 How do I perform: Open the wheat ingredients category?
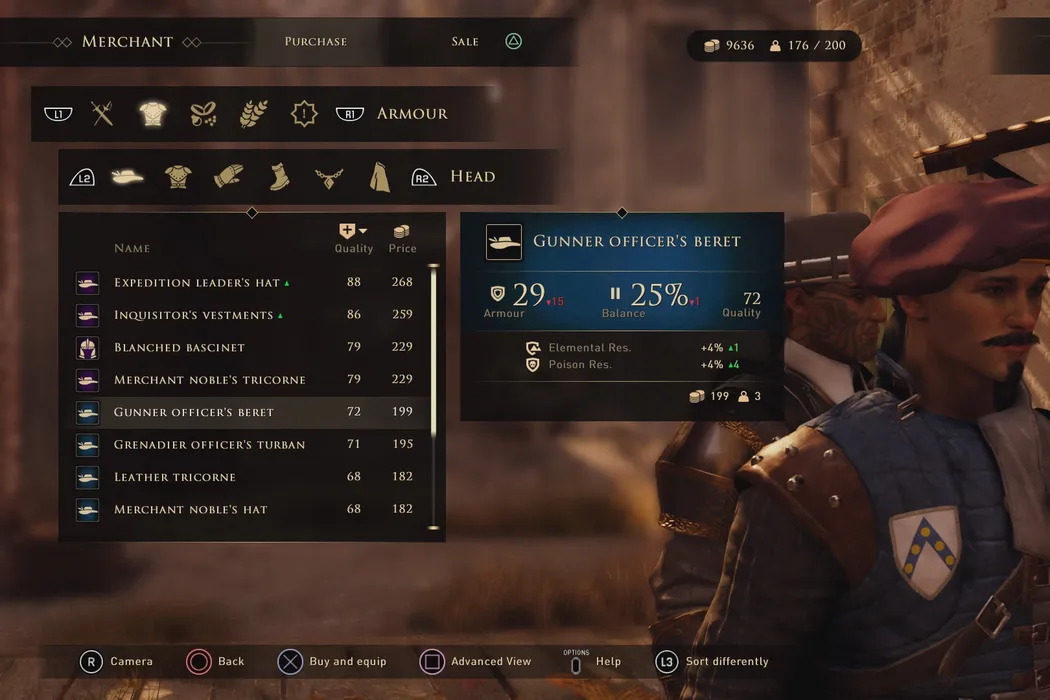tap(254, 114)
